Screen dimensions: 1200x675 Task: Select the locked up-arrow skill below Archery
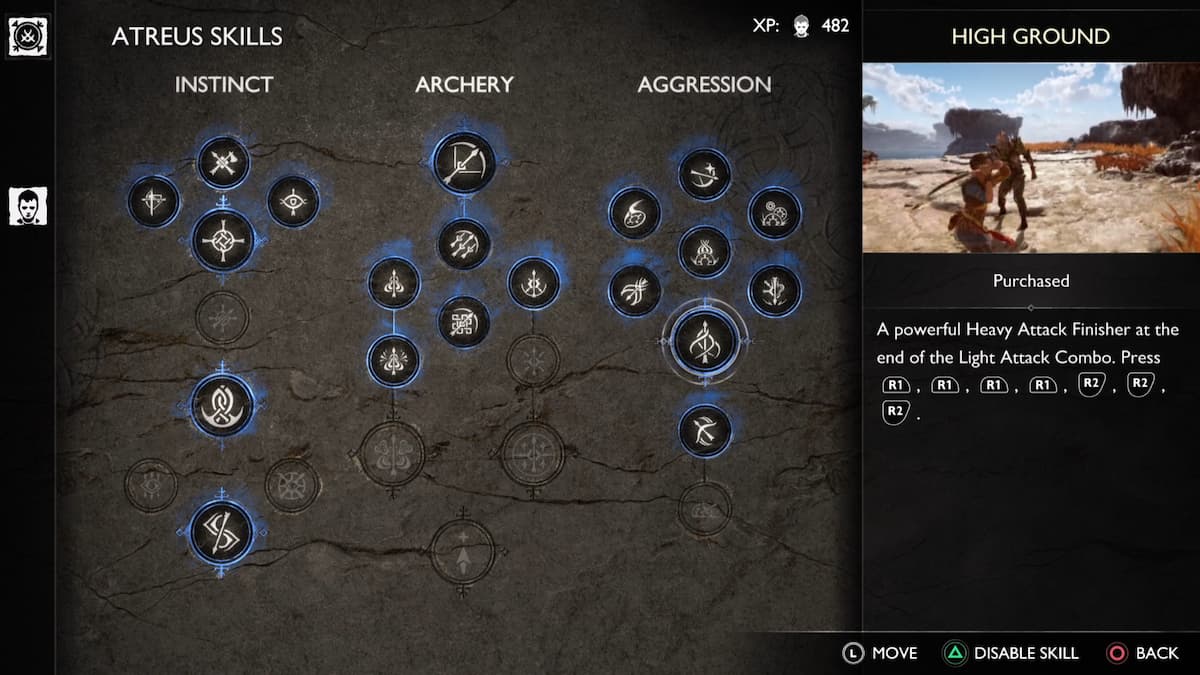[x=462, y=551]
